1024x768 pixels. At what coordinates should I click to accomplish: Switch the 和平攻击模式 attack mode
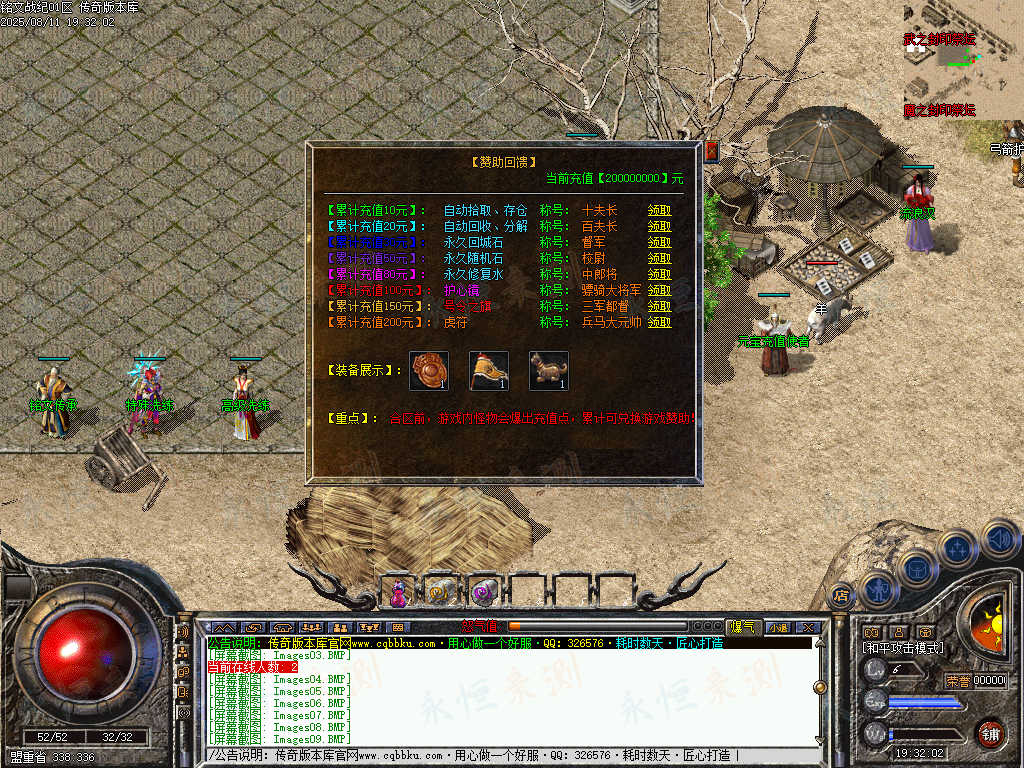tap(903, 648)
